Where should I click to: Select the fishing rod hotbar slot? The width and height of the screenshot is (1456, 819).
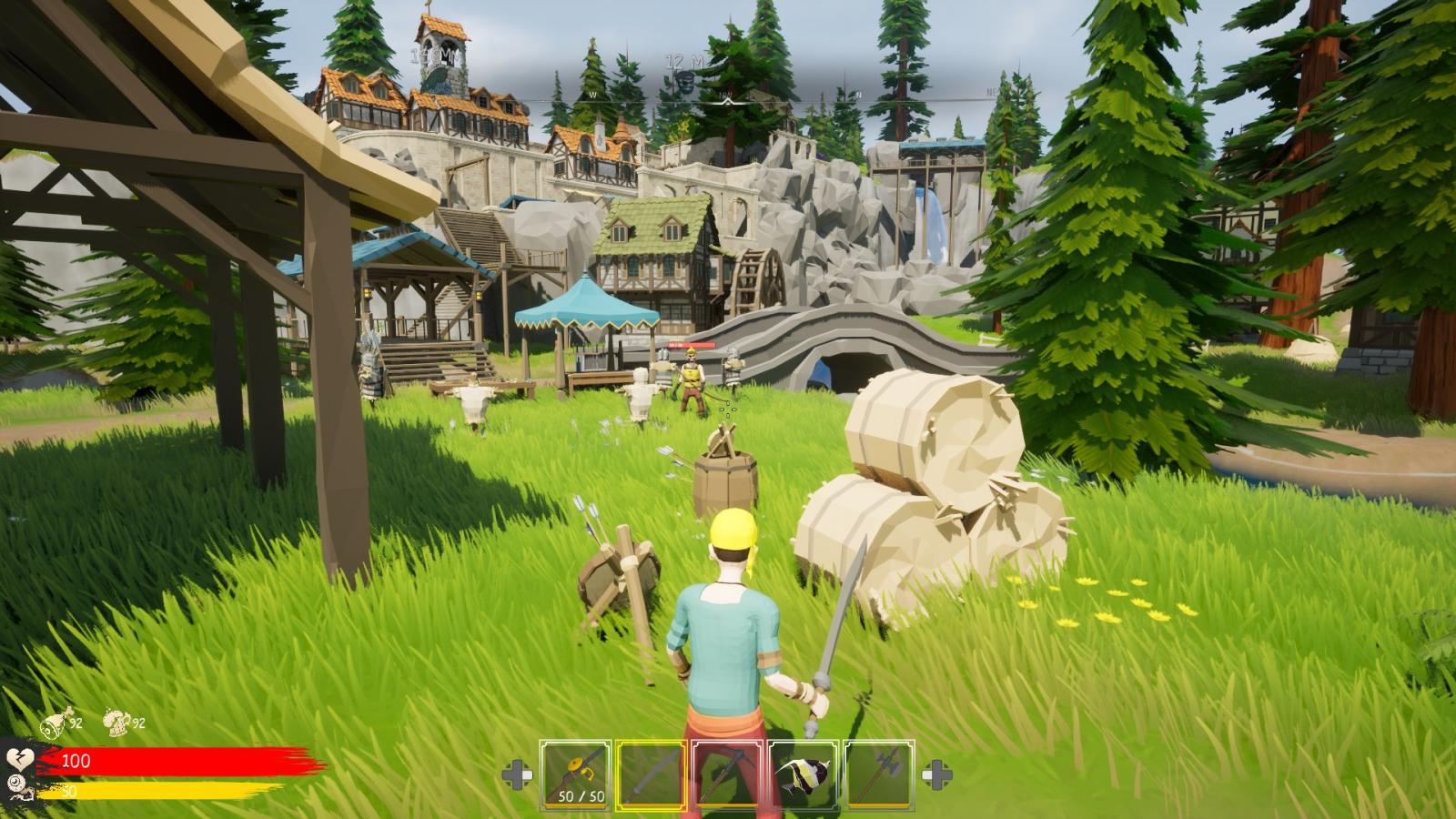tap(574, 773)
